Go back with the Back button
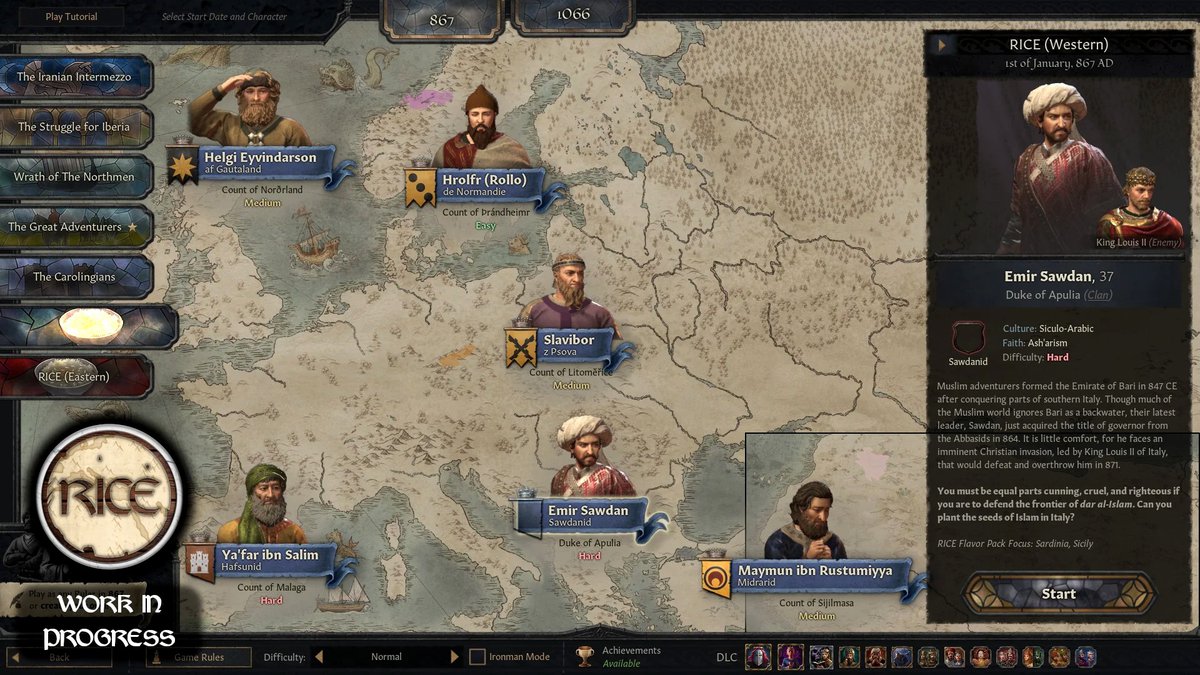The image size is (1200, 675). 60,657
